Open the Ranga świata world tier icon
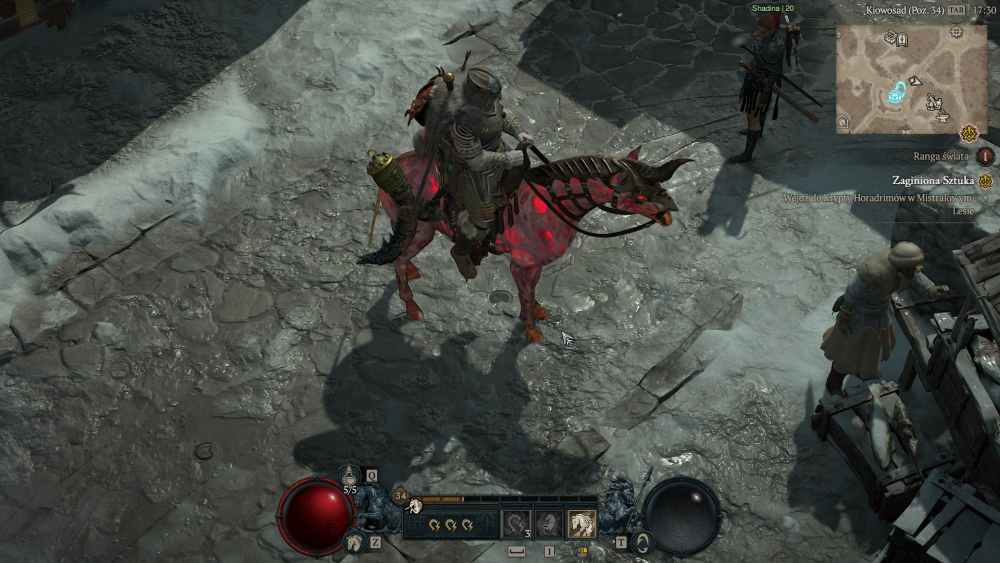This screenshot has width=1000, height=563. coord(986,156)
